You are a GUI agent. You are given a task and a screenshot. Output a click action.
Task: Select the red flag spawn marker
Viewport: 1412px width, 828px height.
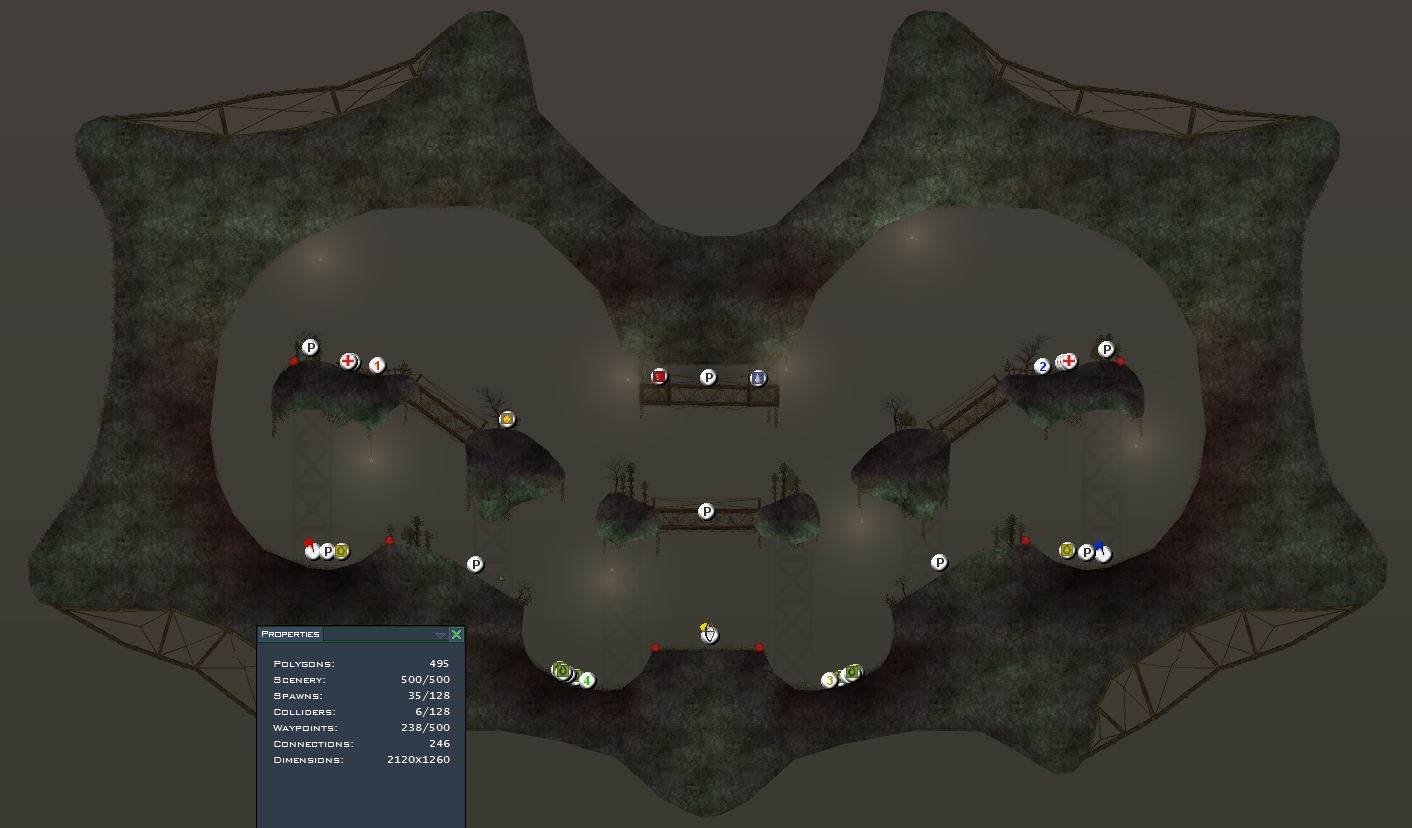coord(312,550)
